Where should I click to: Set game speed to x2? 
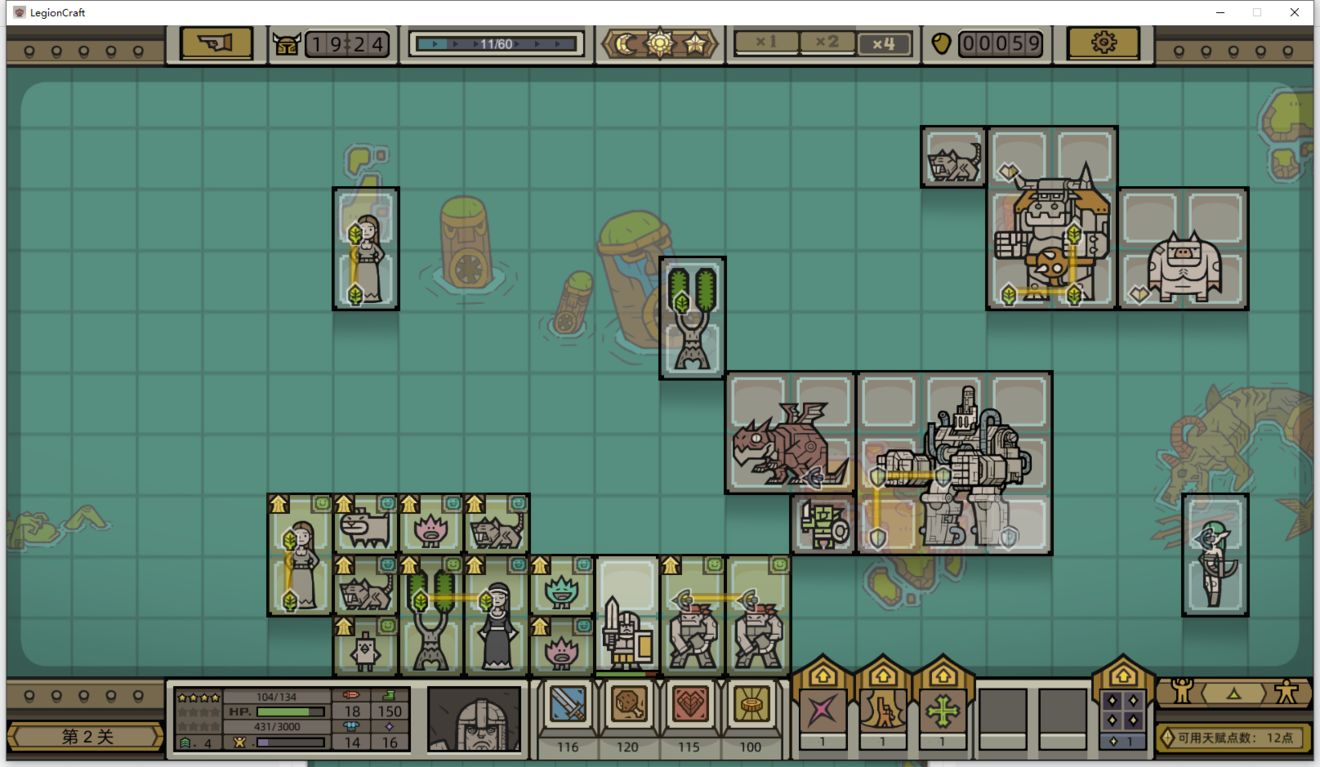[826, 43]
